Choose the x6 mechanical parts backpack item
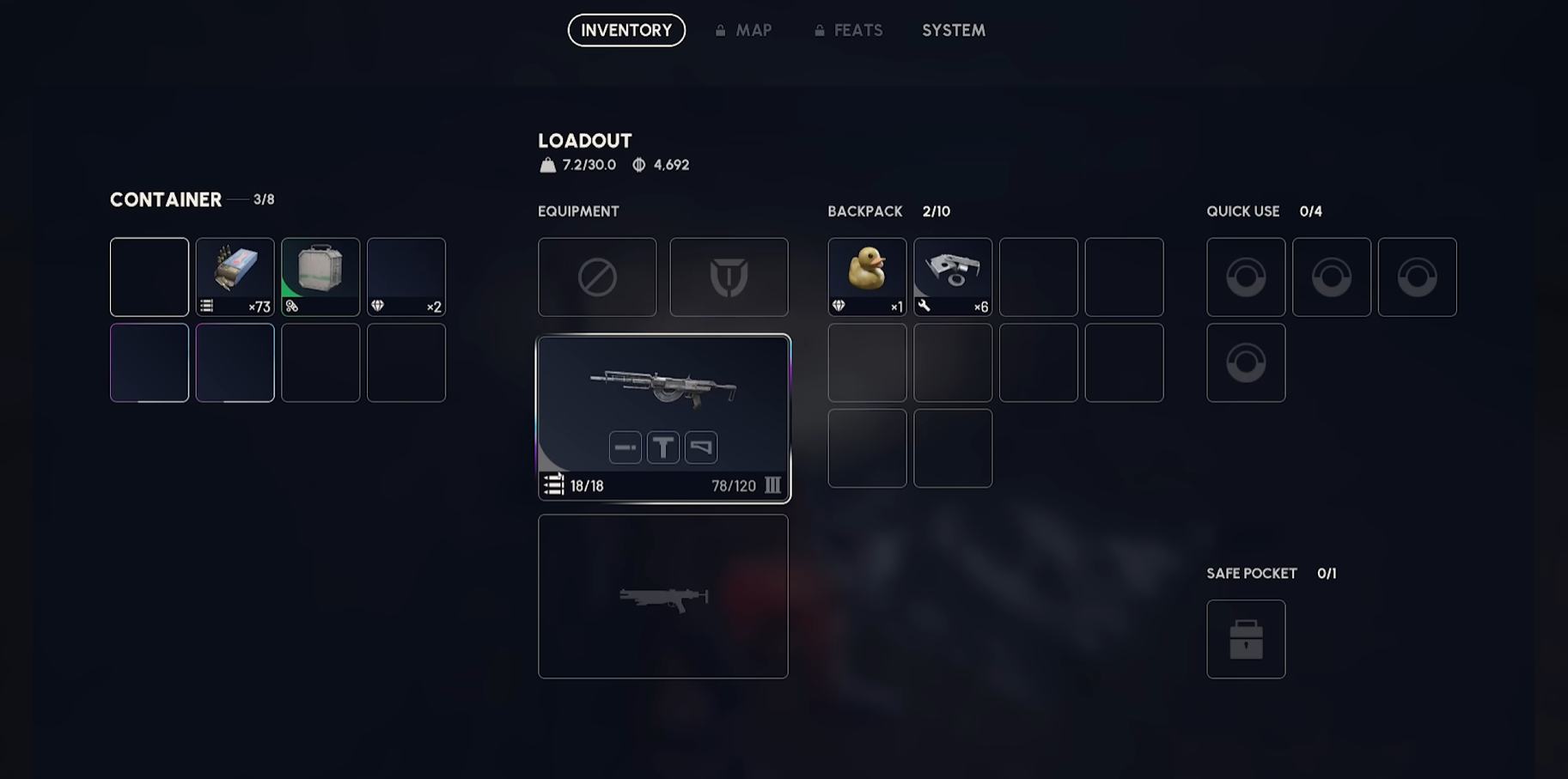The height and width of the screenshot is (779, 1568). click(953, 277)
